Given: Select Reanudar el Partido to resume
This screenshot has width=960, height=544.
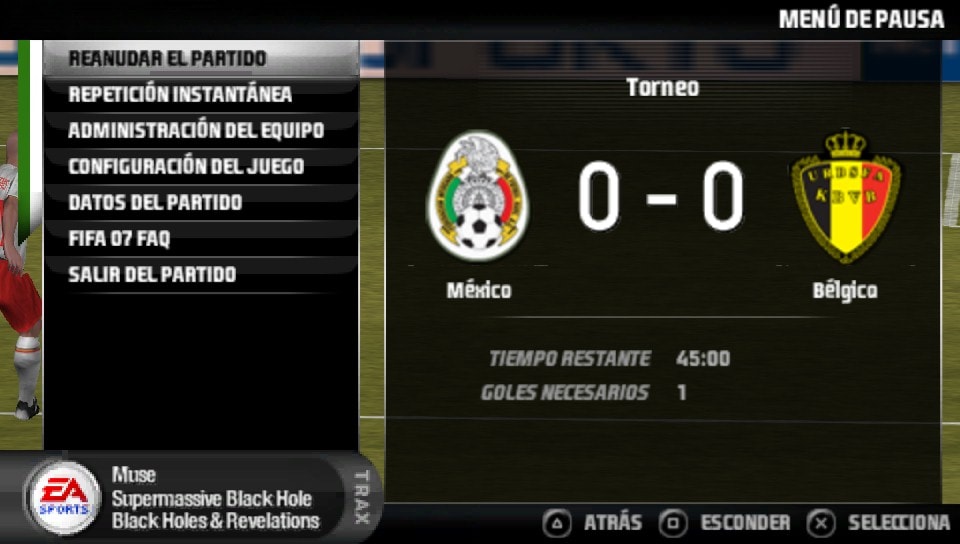Looking at the screenshot, I should (167, 58).
